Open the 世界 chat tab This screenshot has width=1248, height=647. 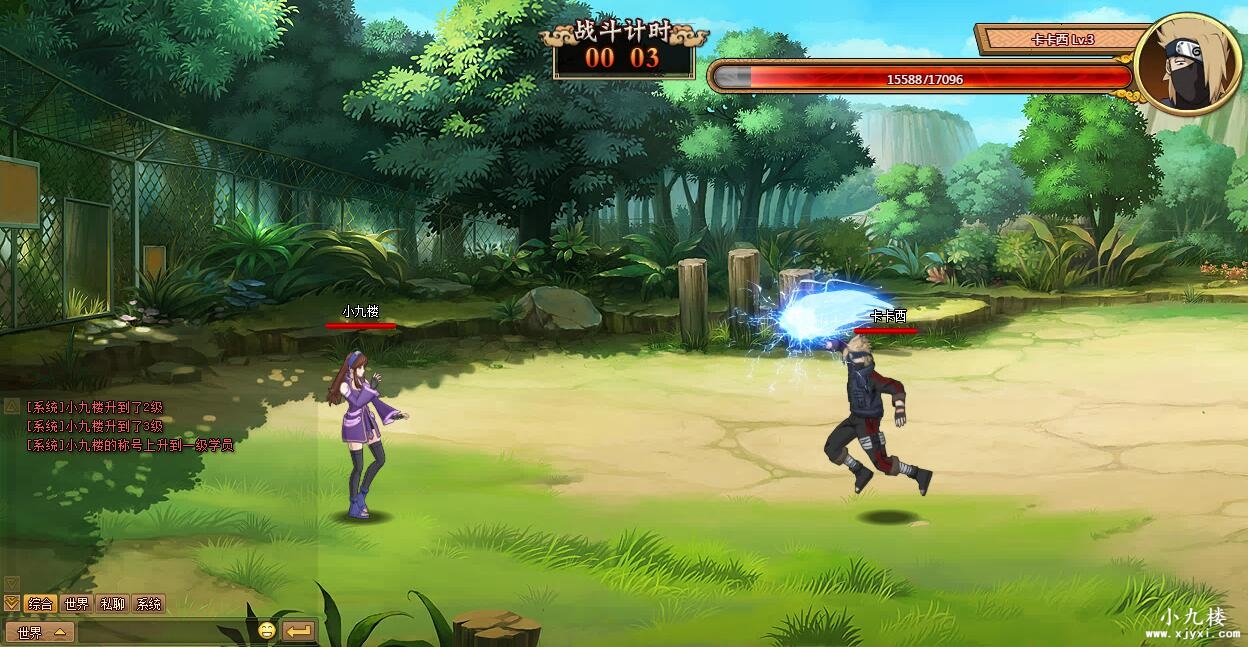76,604
